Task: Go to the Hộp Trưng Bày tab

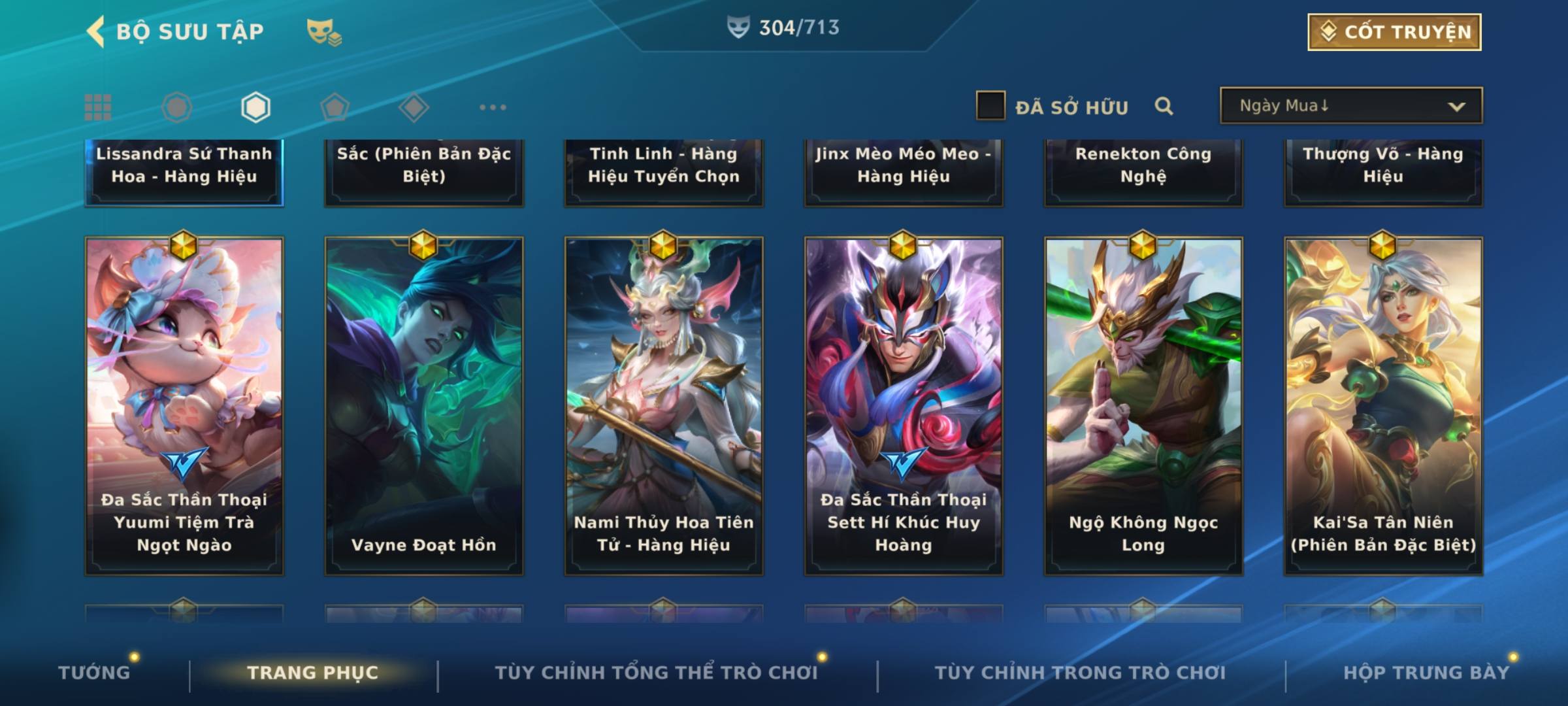Action: click(1426, 672)
